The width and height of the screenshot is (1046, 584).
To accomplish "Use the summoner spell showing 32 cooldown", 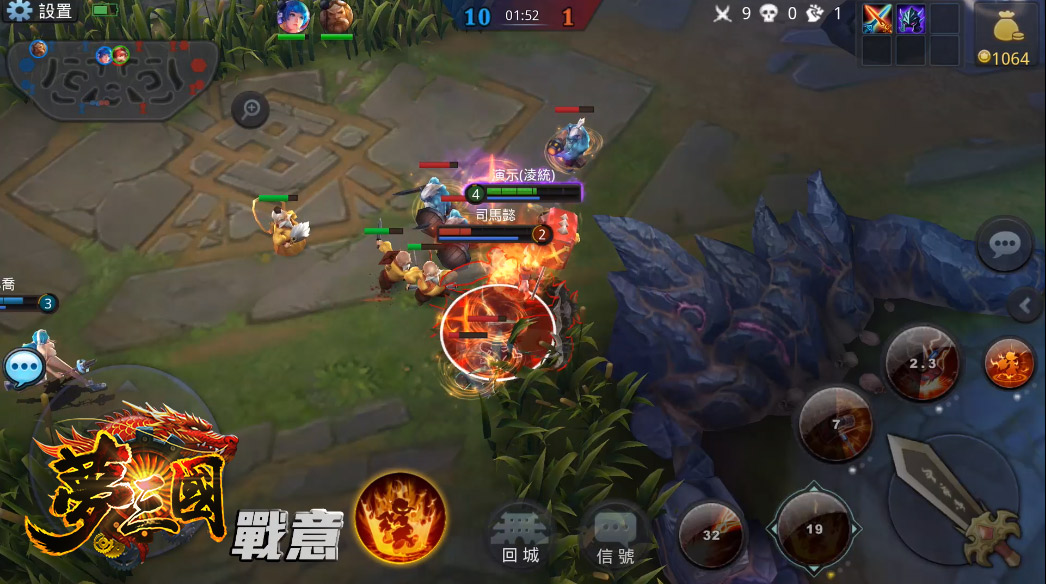I will coord(711,534).
